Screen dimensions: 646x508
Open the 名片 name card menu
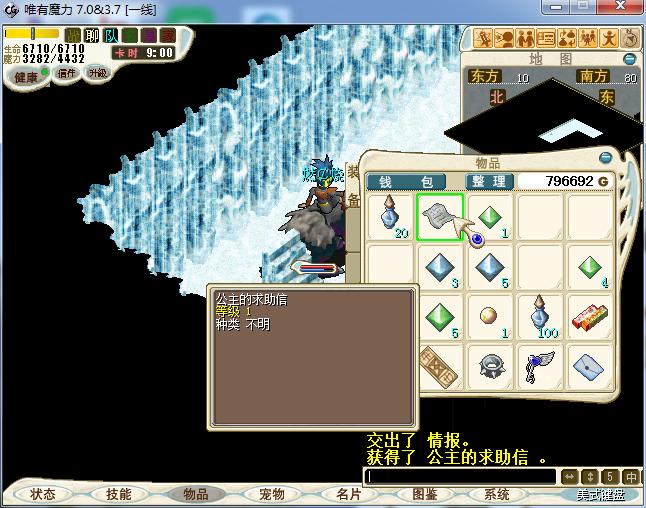pyautogui.click(x=347, y=494)
